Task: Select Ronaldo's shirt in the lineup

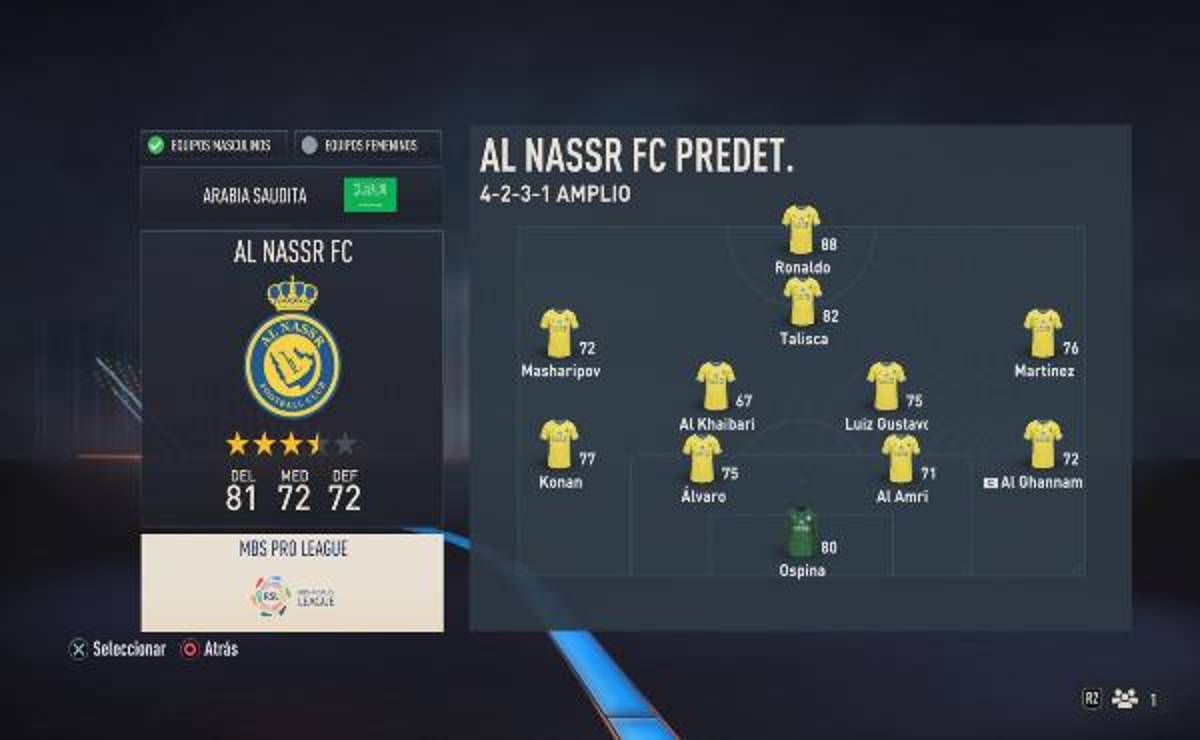Action: [801, 229]
